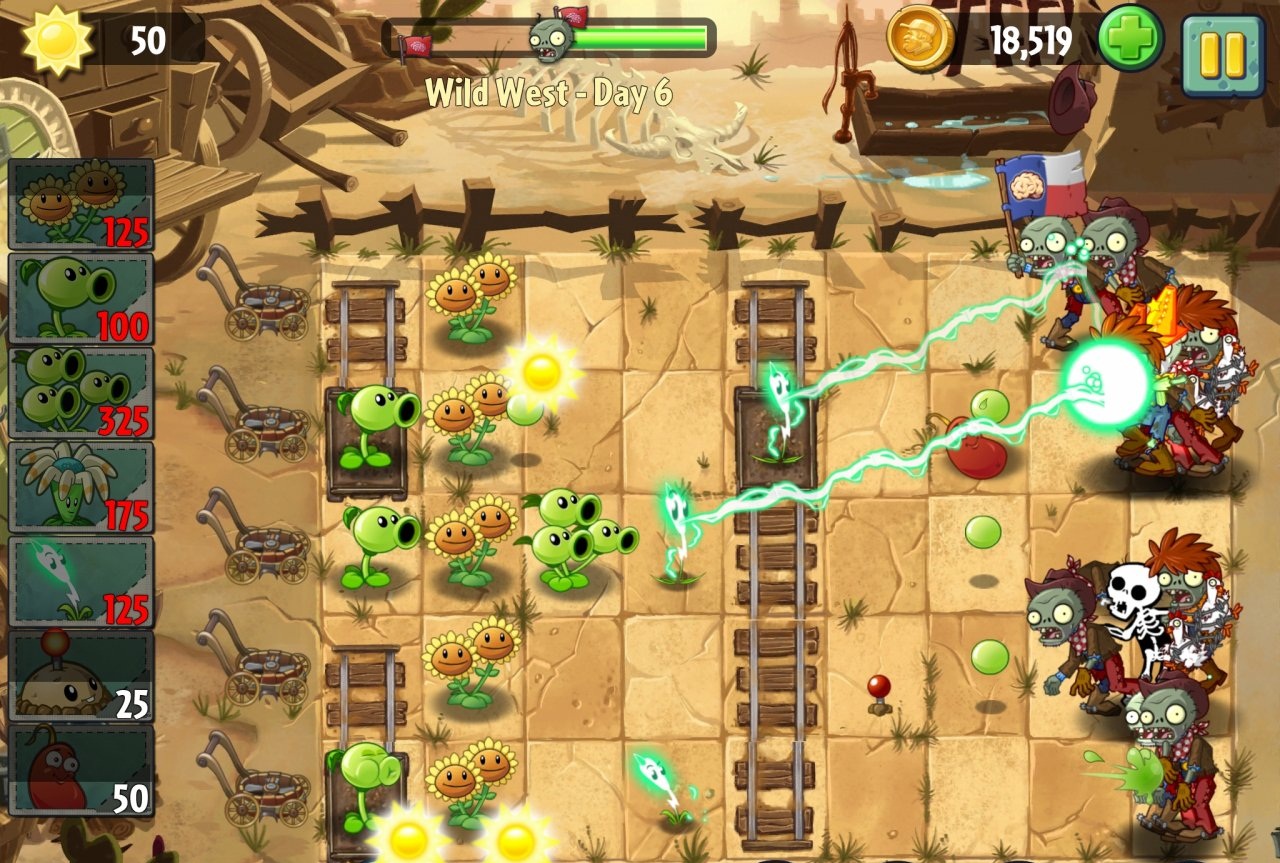1280x863 pixels.
Task: Select the Bloomerang seed packet
Action: [x=81, y=486]
